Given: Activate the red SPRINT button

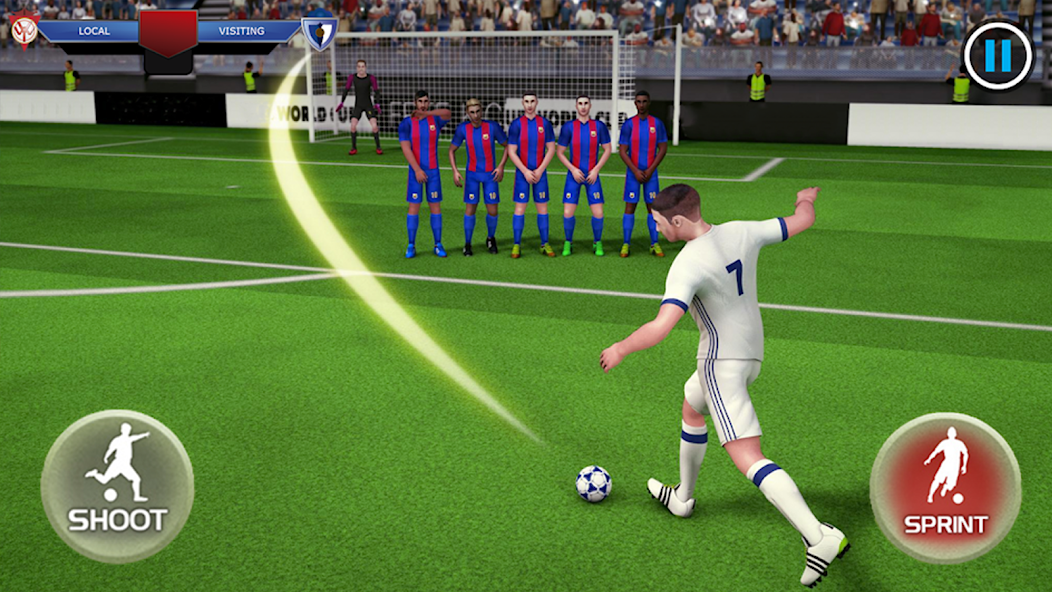Looking at the screenshot, I should (x=945, y=487).
